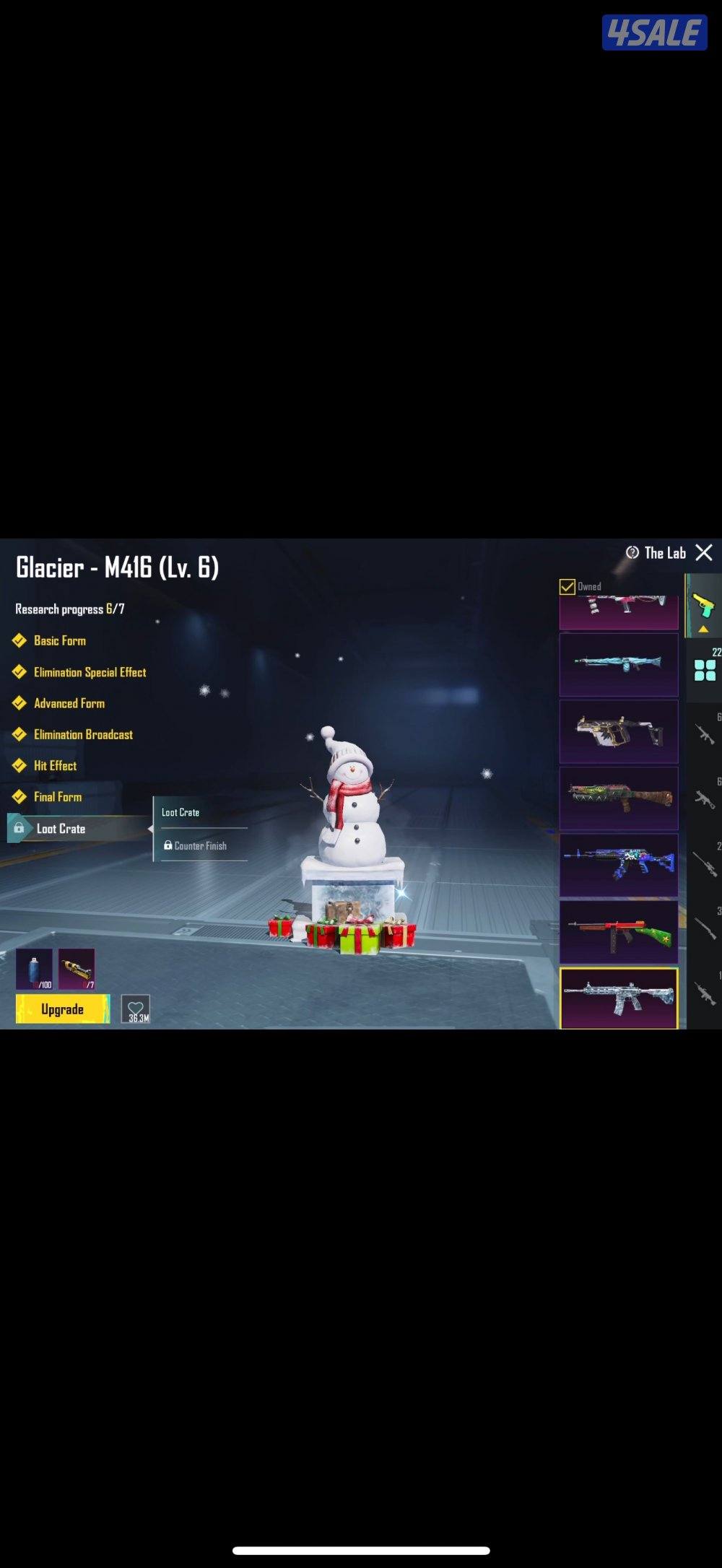722x1568 pixels.
Task: Choose the Elimination Special Effect stage
Action: click(90, 672)
